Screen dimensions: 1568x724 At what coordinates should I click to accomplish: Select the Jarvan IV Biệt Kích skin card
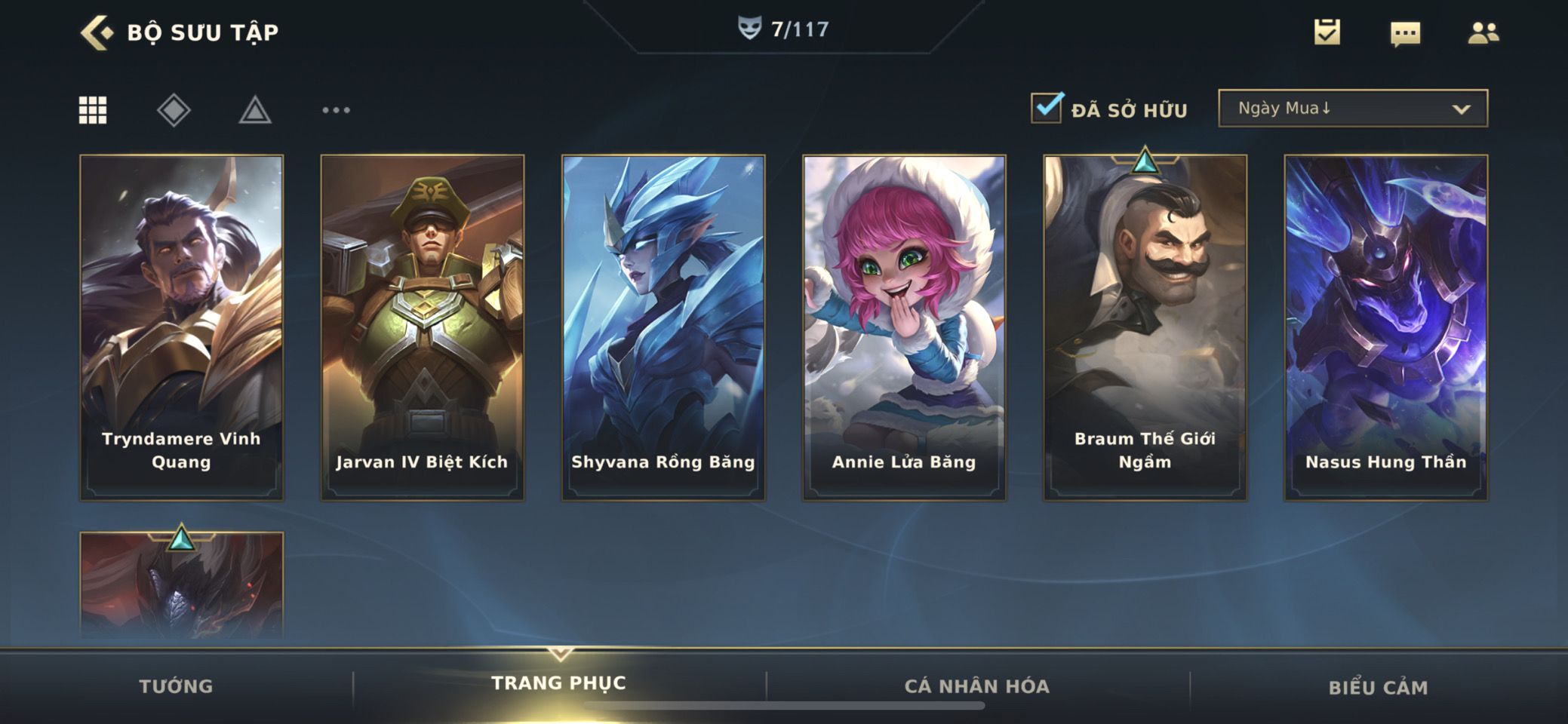422,327
